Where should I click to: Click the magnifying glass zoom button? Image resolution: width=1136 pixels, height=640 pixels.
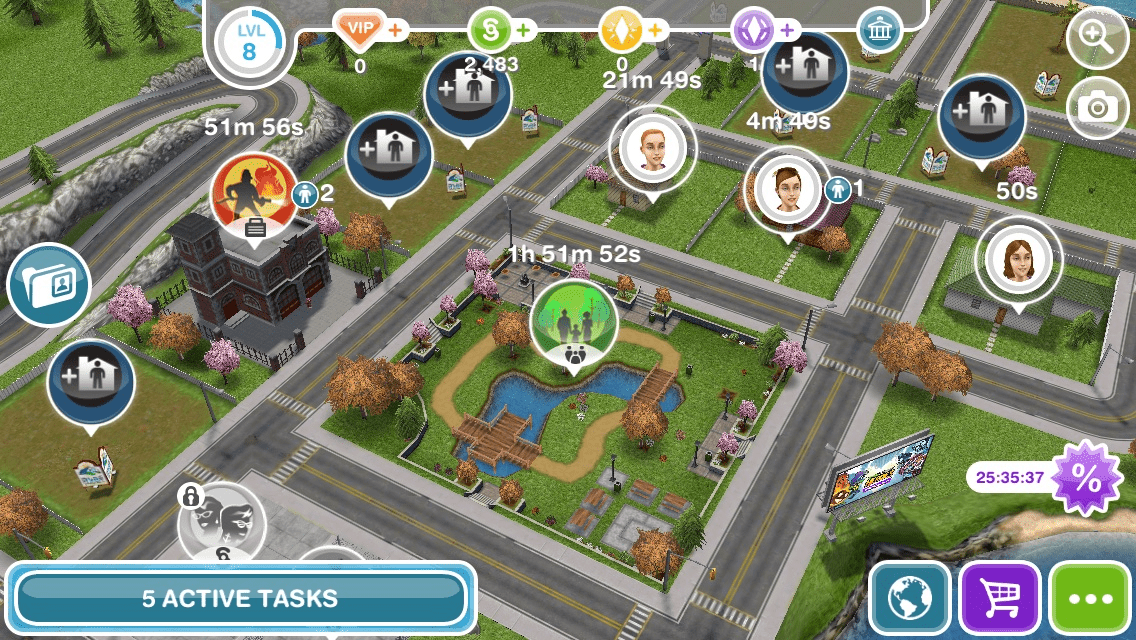click(1097, 41)
